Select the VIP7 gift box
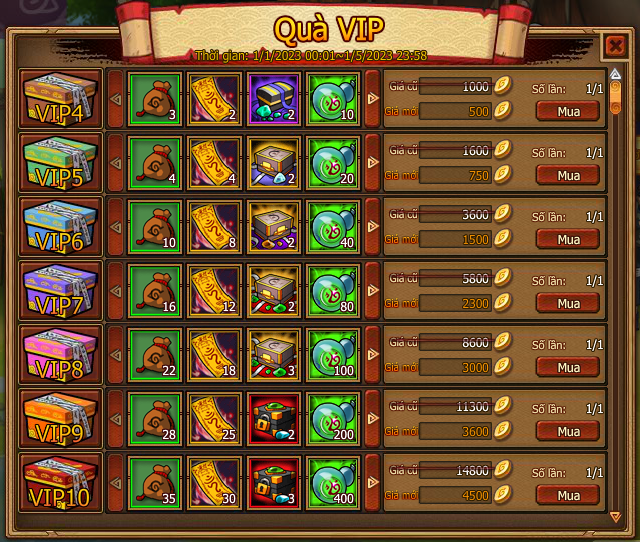 click(61, 291)
